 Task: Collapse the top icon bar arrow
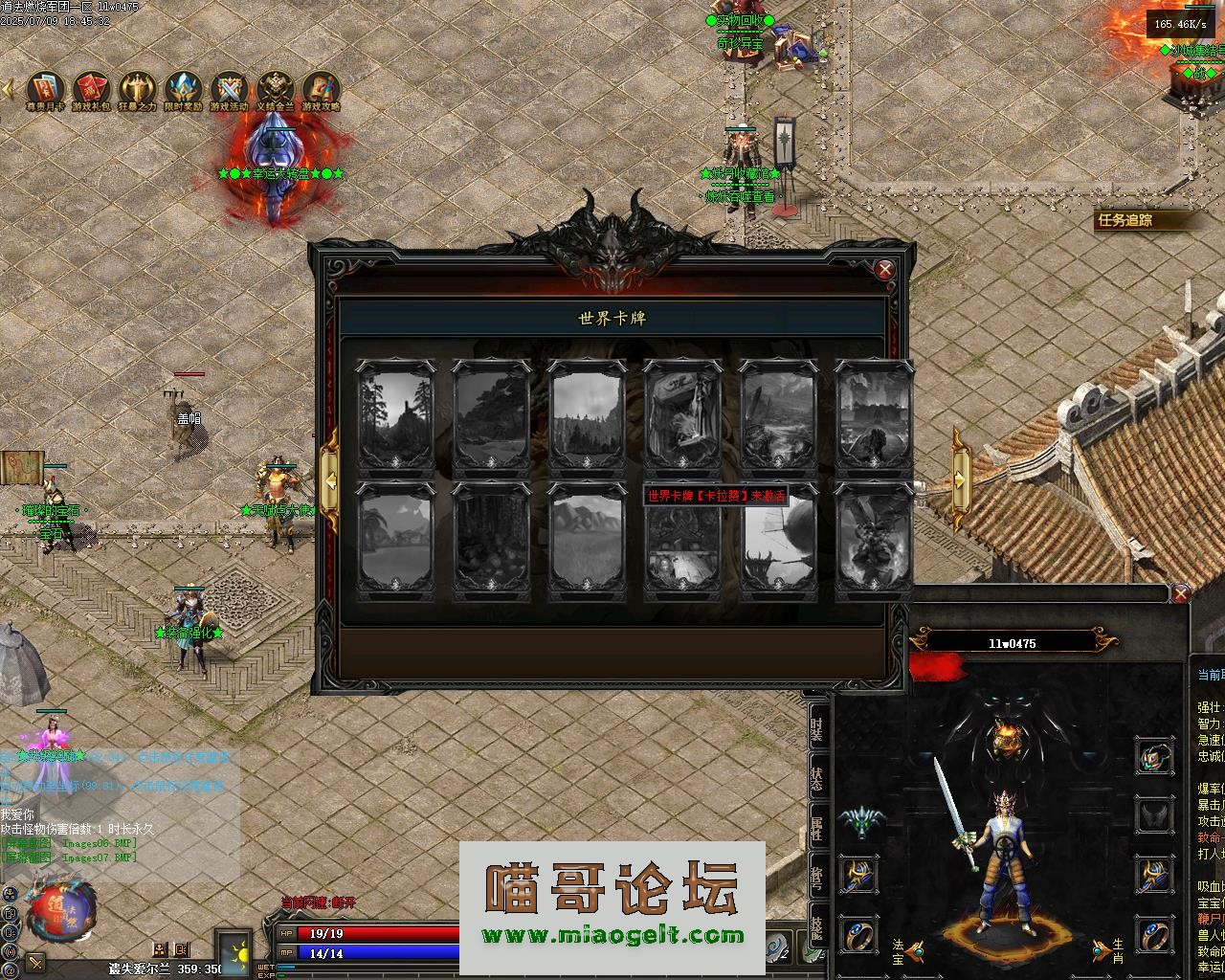pyautogui.click(x=9, y=89)
